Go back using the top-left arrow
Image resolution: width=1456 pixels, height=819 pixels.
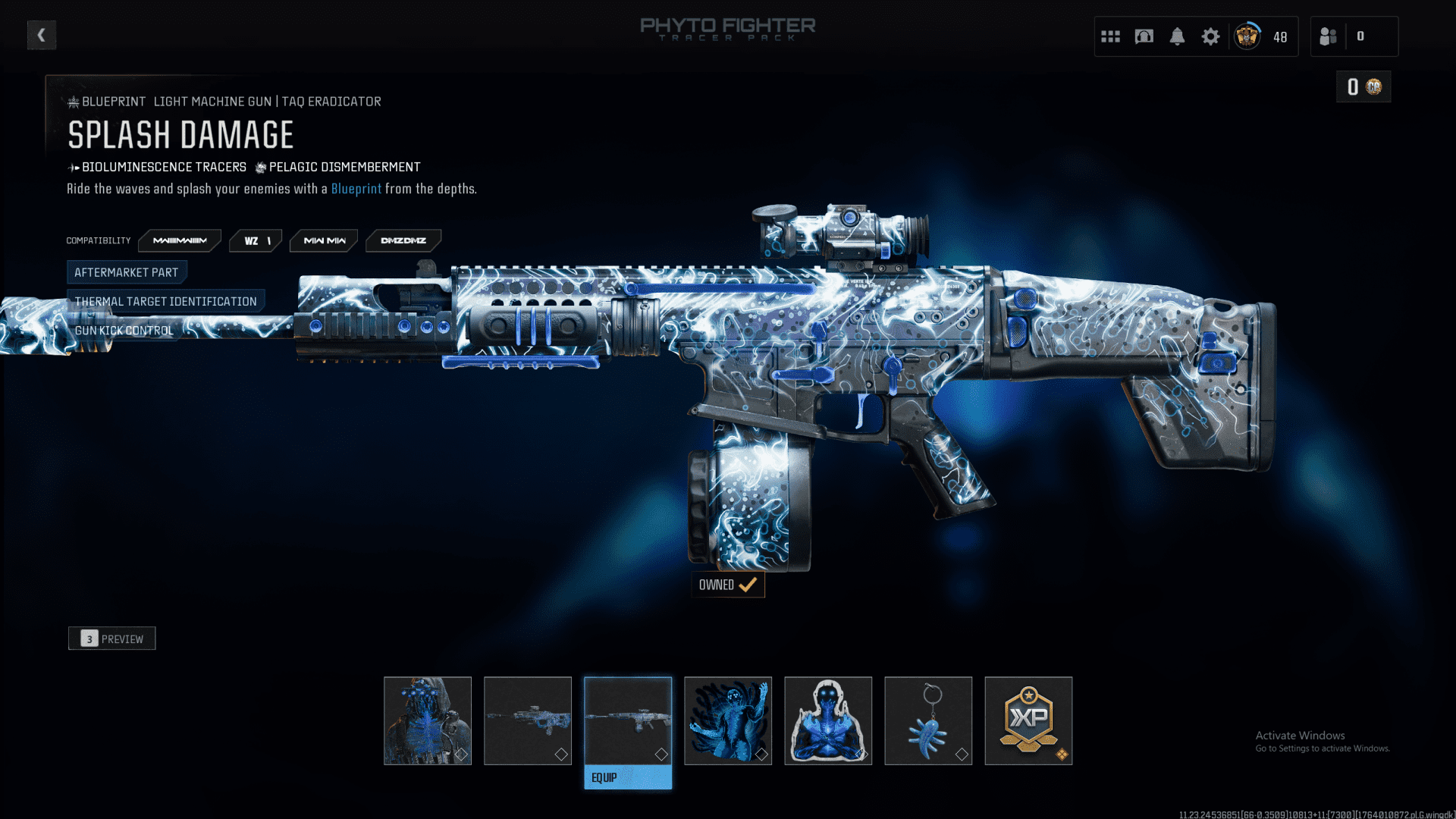tap(42, 35)
